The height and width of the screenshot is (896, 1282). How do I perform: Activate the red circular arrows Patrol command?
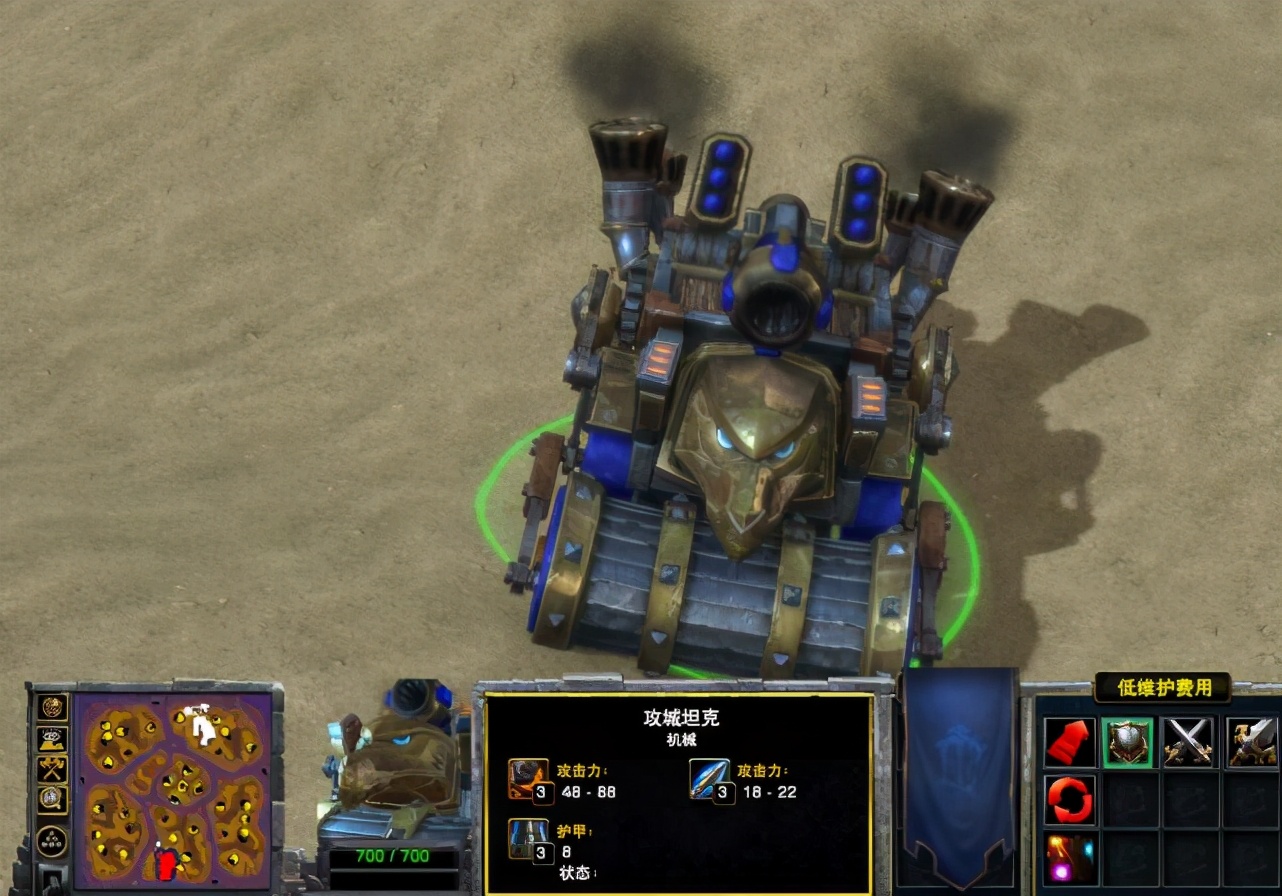(1070, 801)
